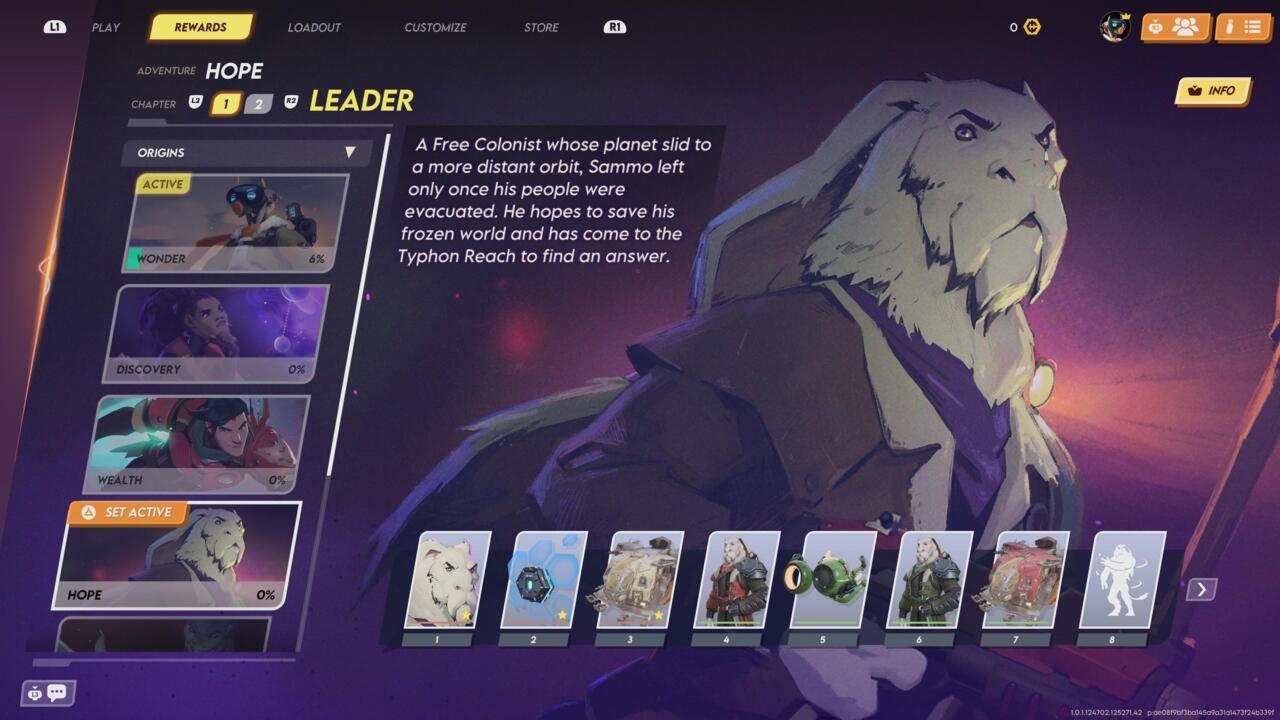1280x720 pixels.
Task: Switch to the LOADOUT tab
Action: click(314, 27)
